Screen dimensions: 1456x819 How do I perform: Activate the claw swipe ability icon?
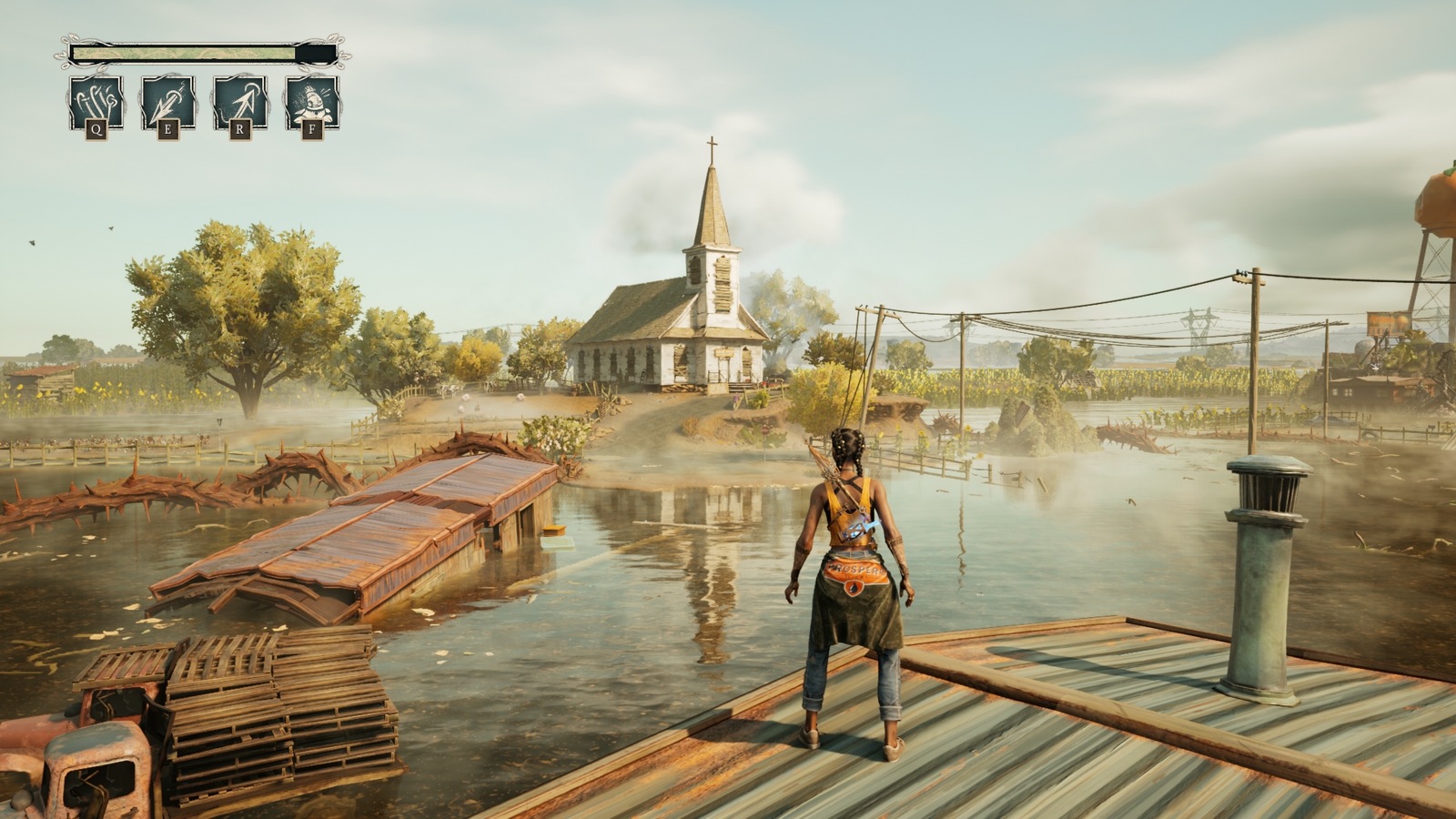96,102
